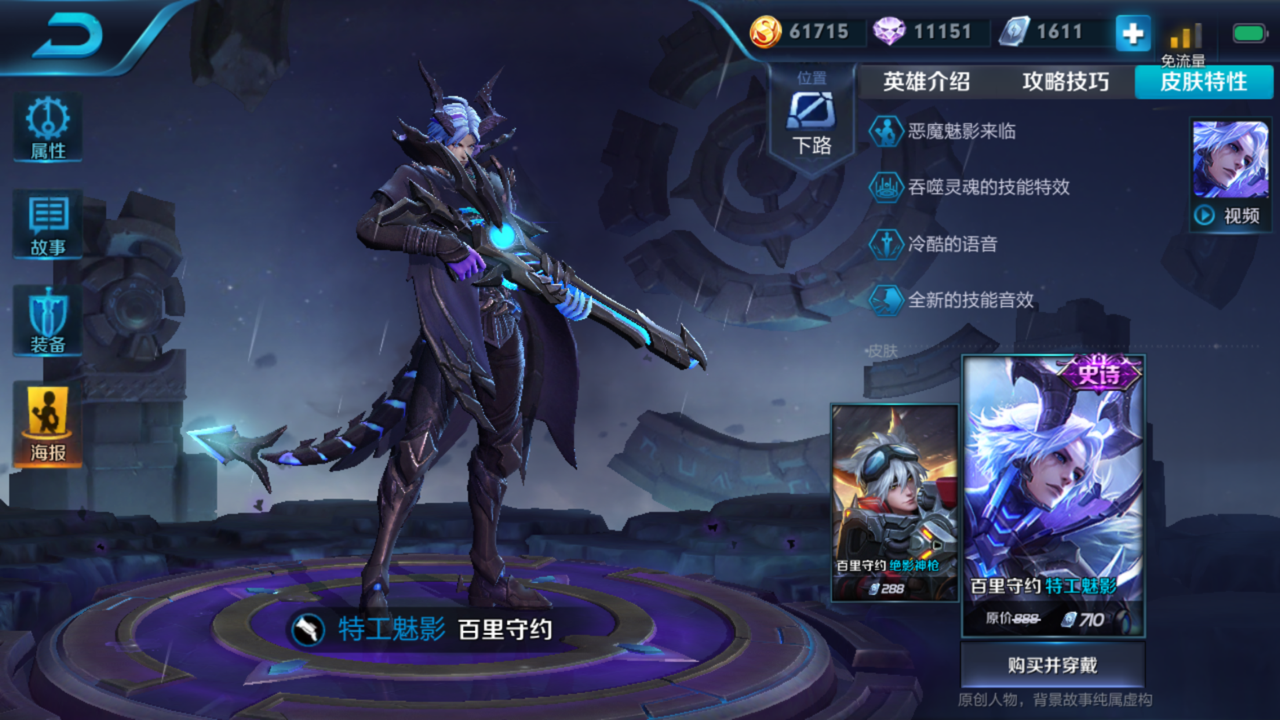1280x720 pixels.
Task: Open the 装备 equipment panel
Action: [47, 321]
